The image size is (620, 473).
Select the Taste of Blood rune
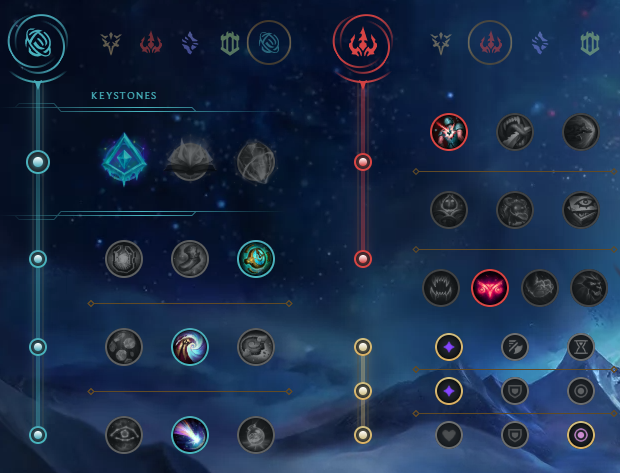[x=515, y=131]
